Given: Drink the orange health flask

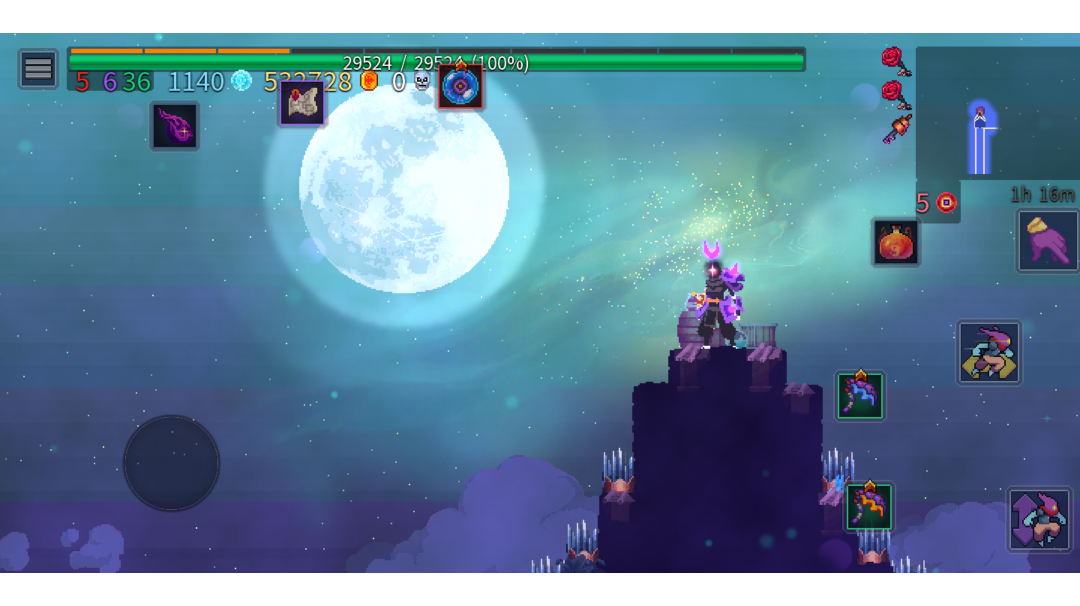Looking at the screenshot, I should click(x=895, y=242).
